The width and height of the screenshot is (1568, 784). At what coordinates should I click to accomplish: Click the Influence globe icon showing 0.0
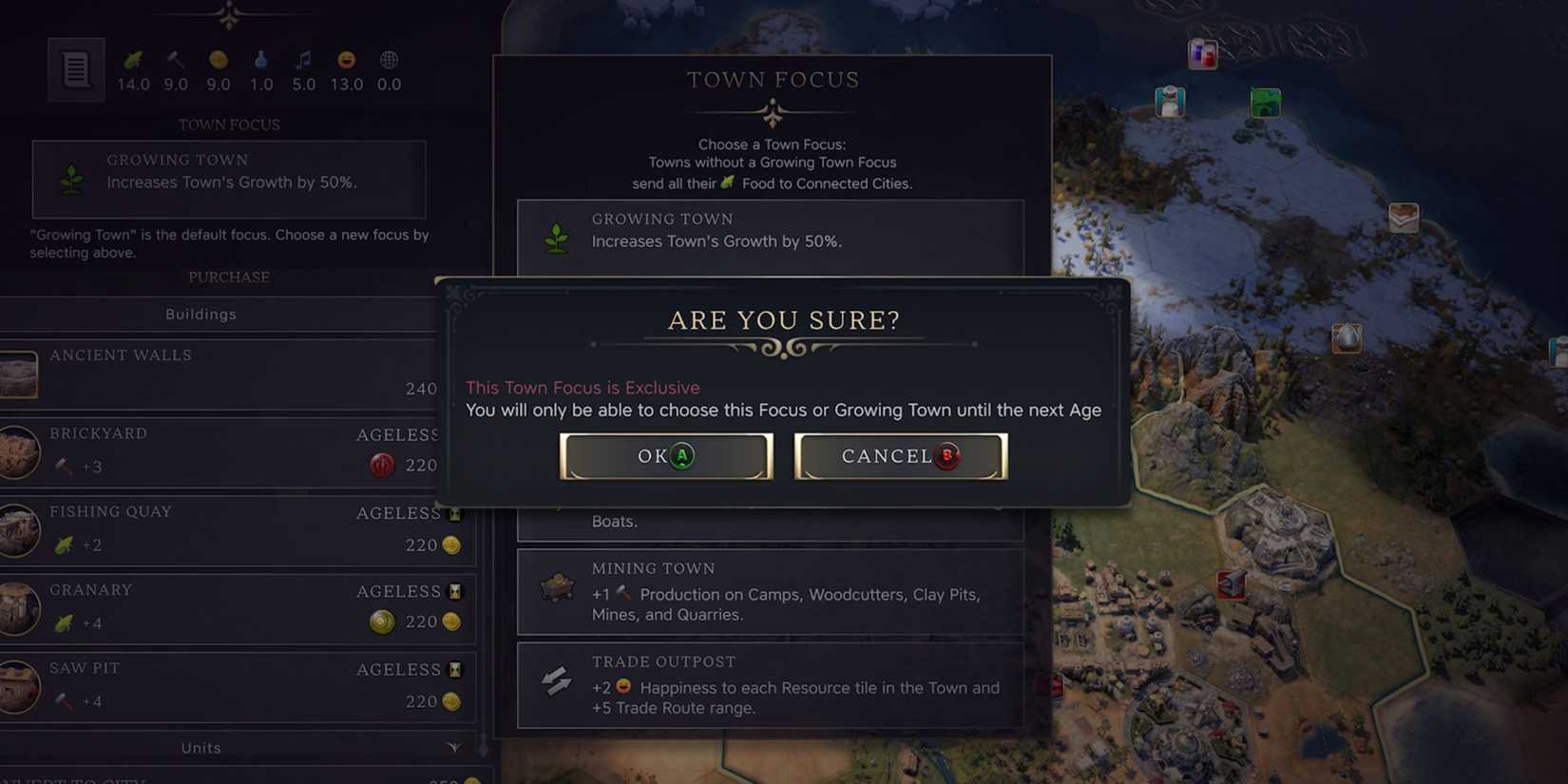[388, 60]
